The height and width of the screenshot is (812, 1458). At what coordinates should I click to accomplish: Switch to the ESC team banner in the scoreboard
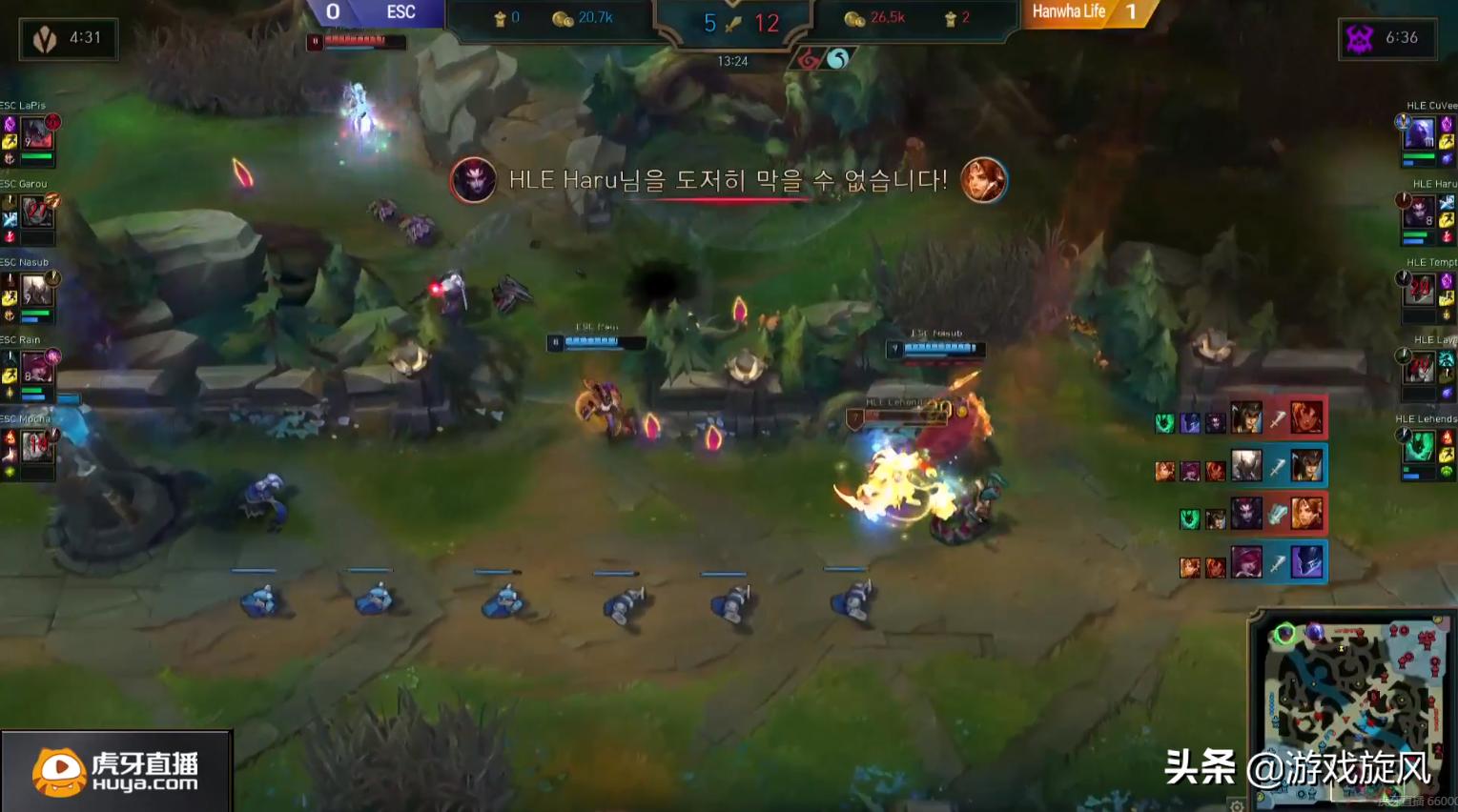398,12
